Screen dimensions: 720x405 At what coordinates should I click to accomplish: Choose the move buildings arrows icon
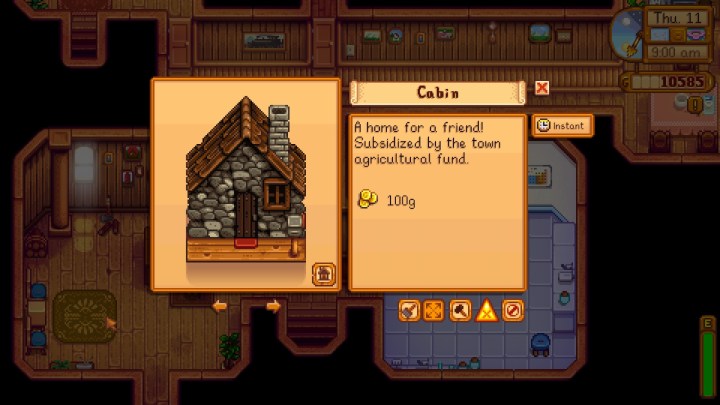point(434,310)
